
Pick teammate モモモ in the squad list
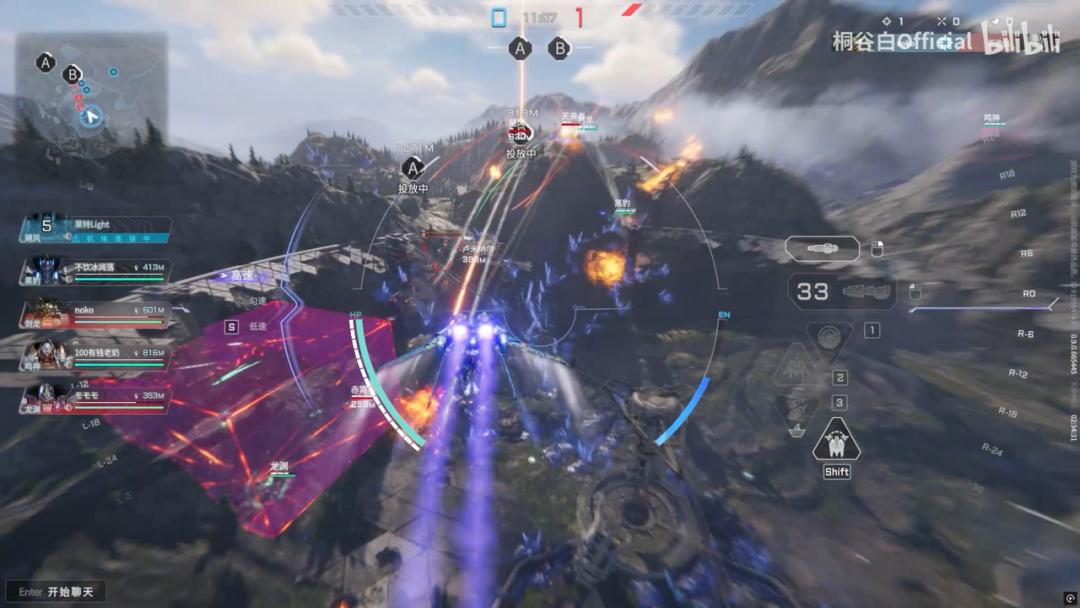tap(96, 400)
